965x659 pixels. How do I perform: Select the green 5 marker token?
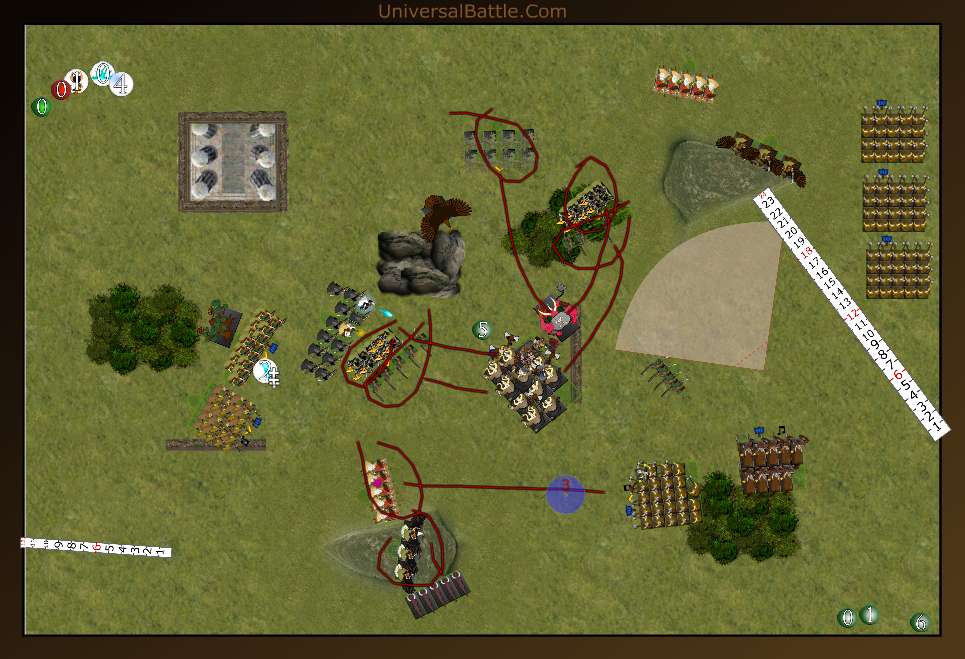(x=483, y=329)
